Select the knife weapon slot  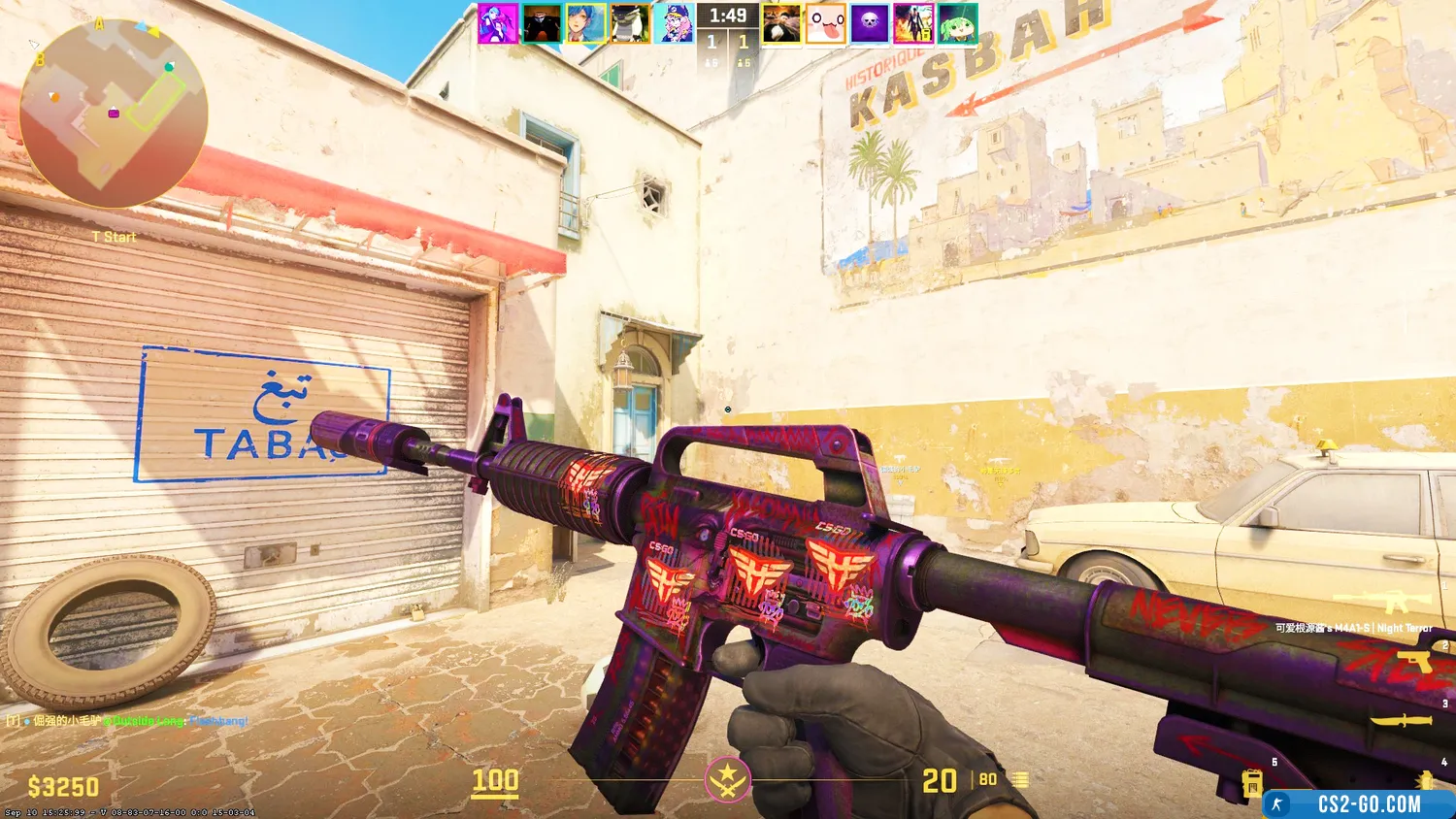(1404, 721)
